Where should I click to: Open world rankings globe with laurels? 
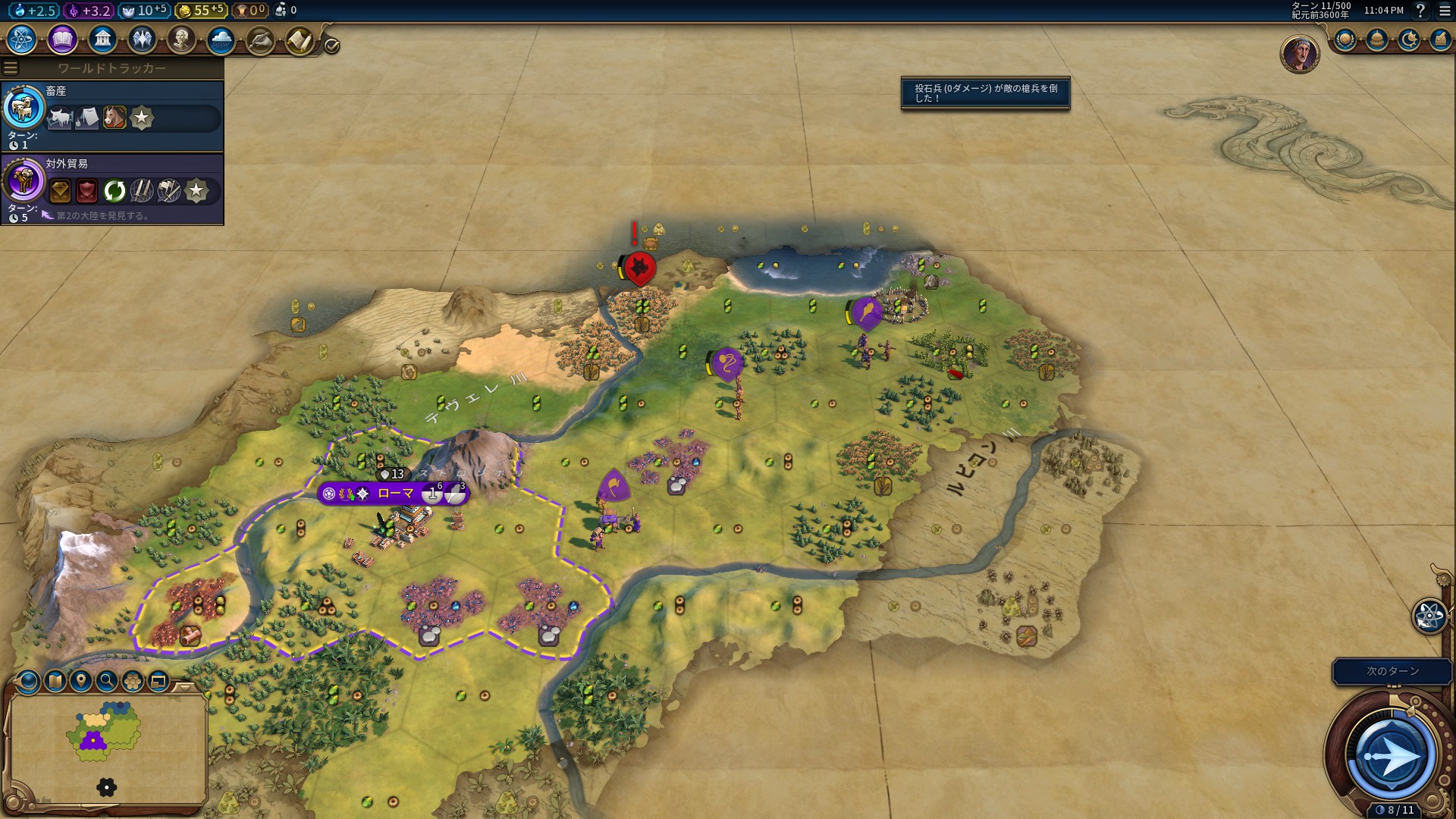tap(1345, 39)
